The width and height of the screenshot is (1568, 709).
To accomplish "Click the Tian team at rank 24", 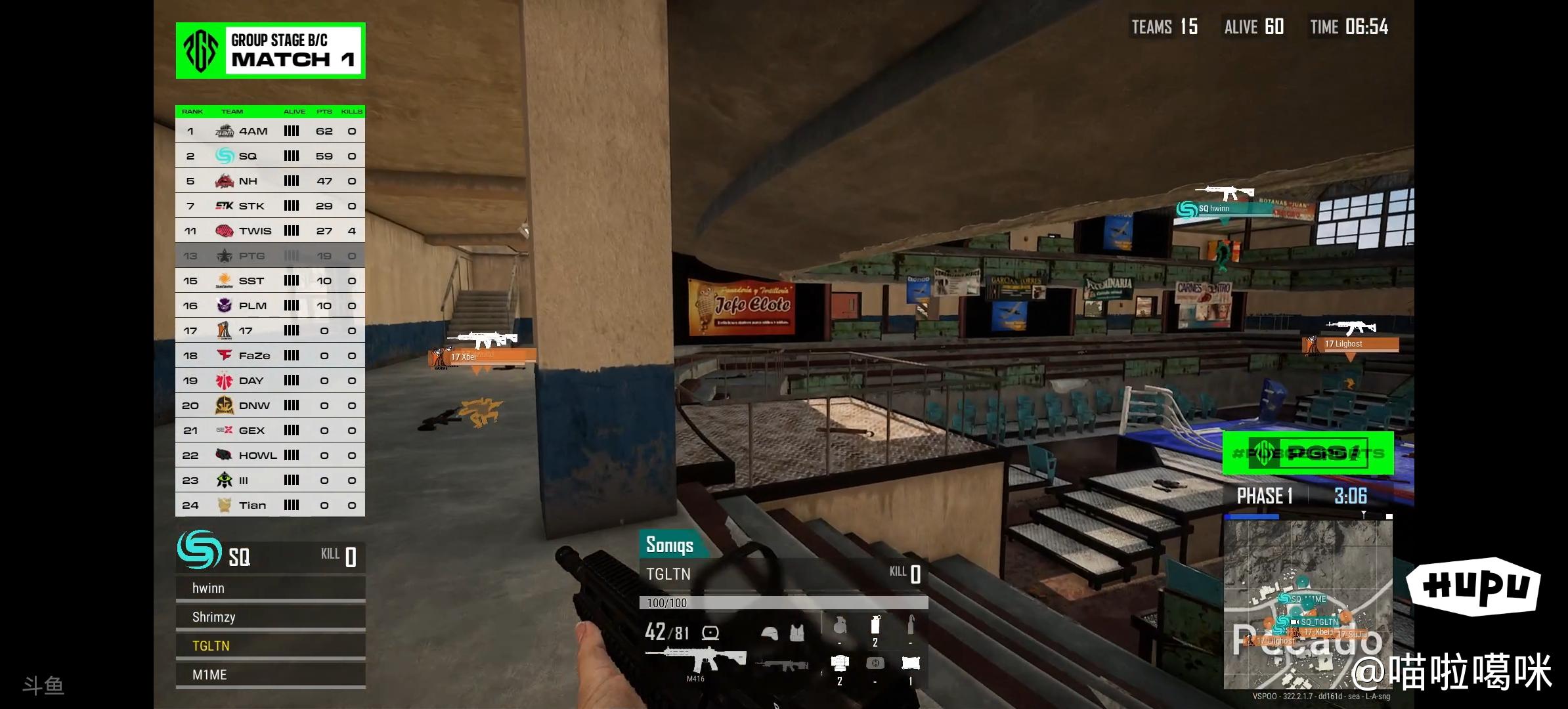I will (270, 505).
